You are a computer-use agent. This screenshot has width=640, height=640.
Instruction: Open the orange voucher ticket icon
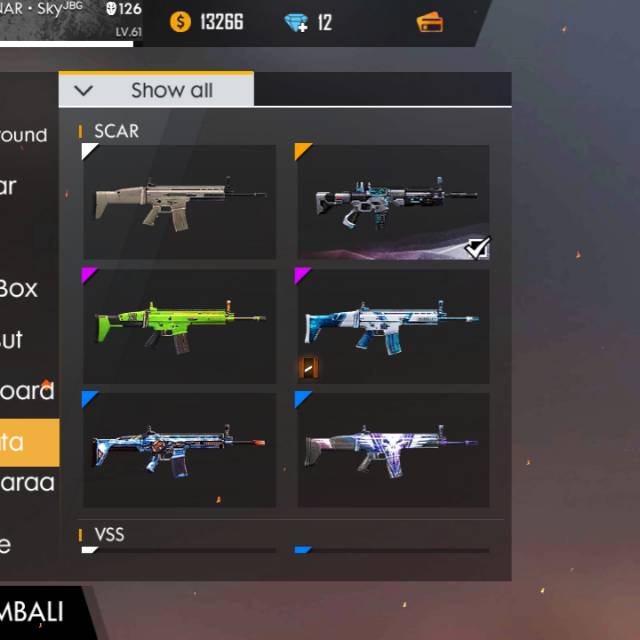430,21
